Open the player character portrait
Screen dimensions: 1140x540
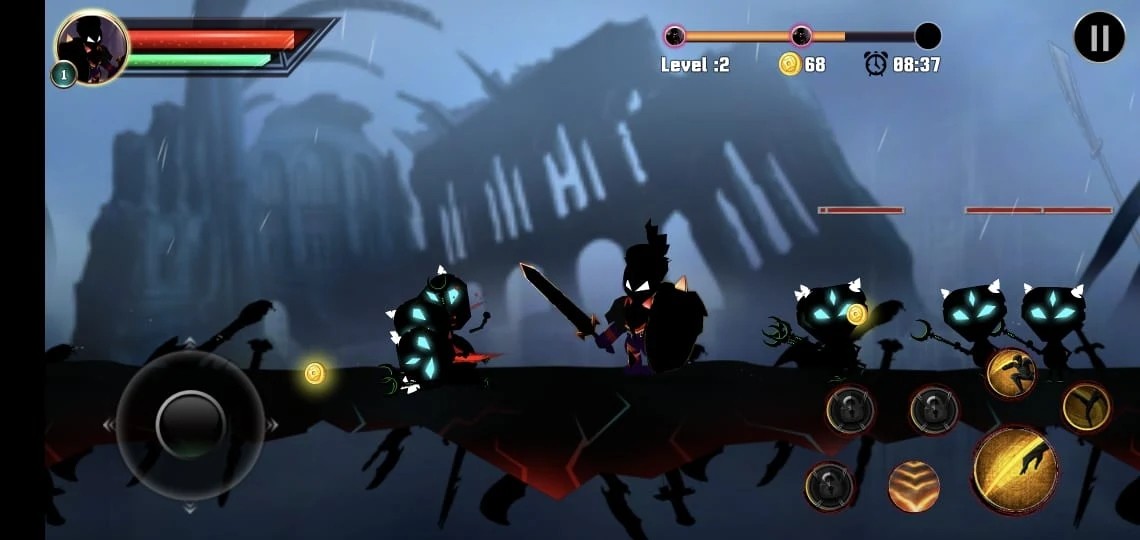(x=92, y=47)
